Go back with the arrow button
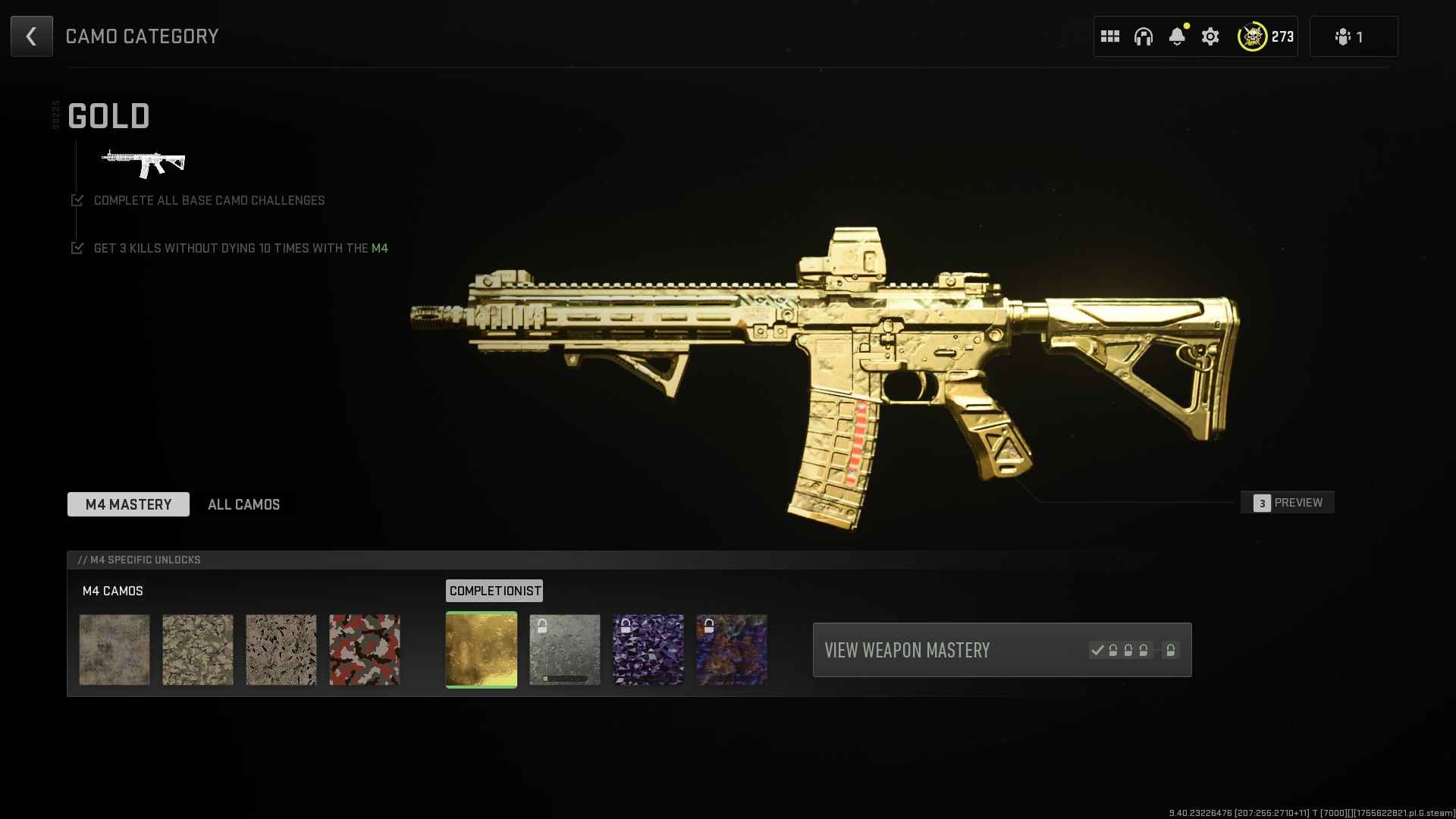Screen dimensions: 1456x819 (32, 36)
